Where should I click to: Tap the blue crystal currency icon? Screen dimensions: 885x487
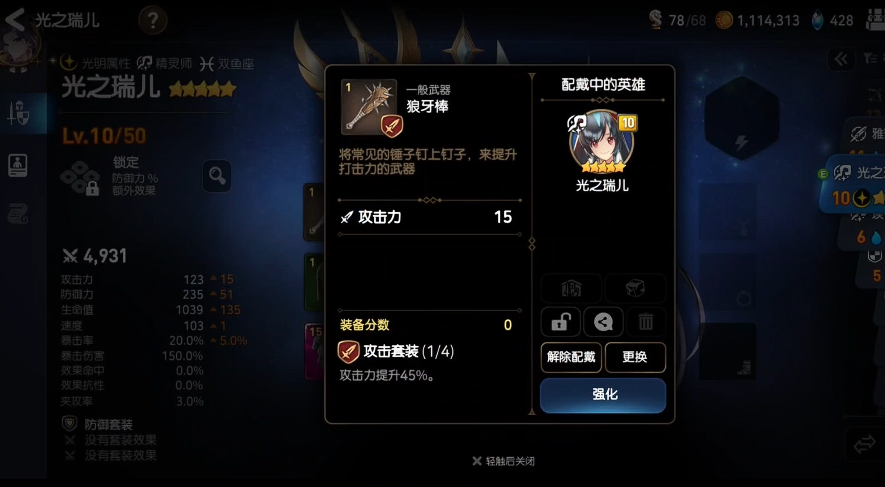[817, 19]
